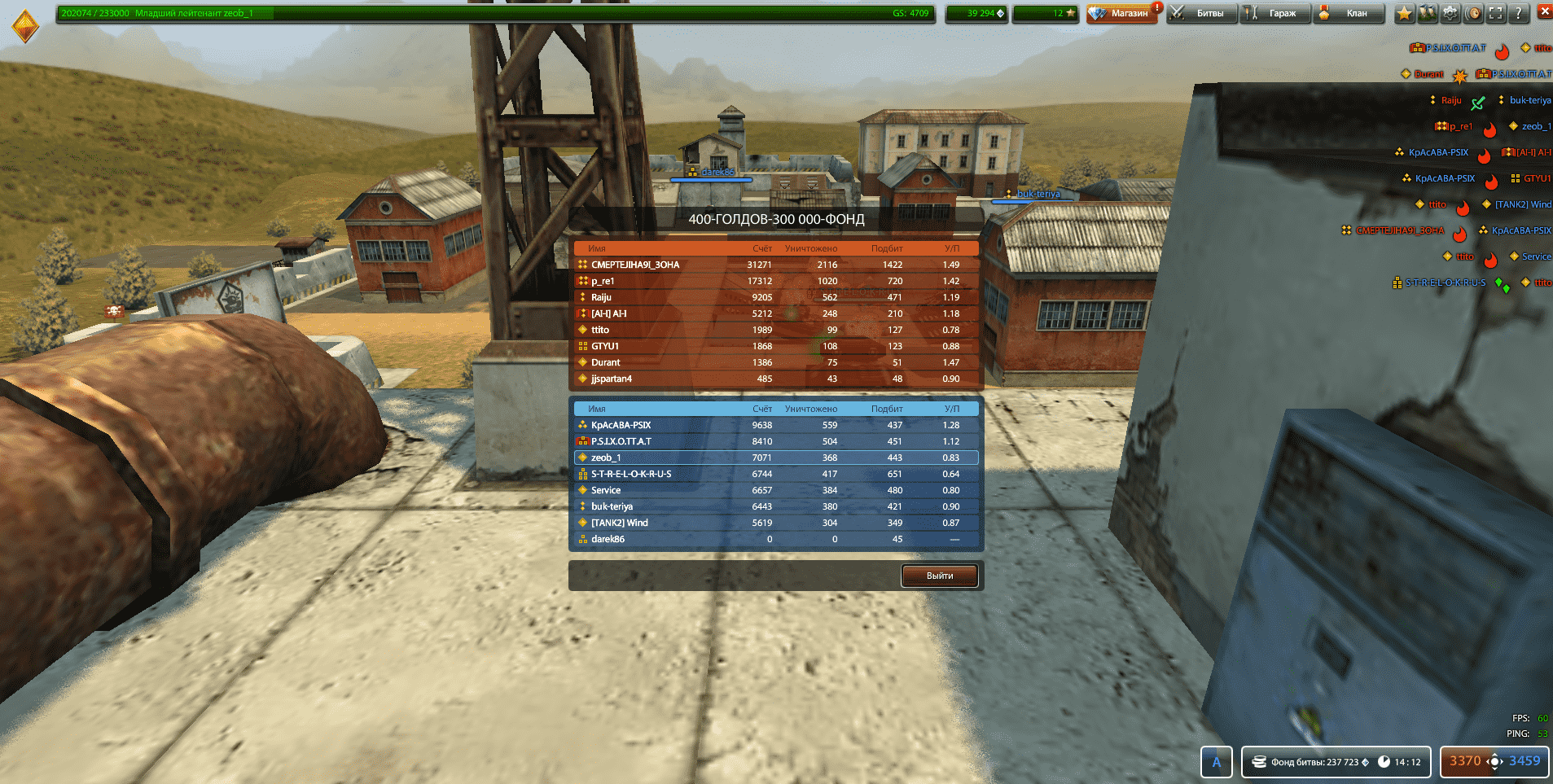Open the Битвы menu

pos(1204,13)
